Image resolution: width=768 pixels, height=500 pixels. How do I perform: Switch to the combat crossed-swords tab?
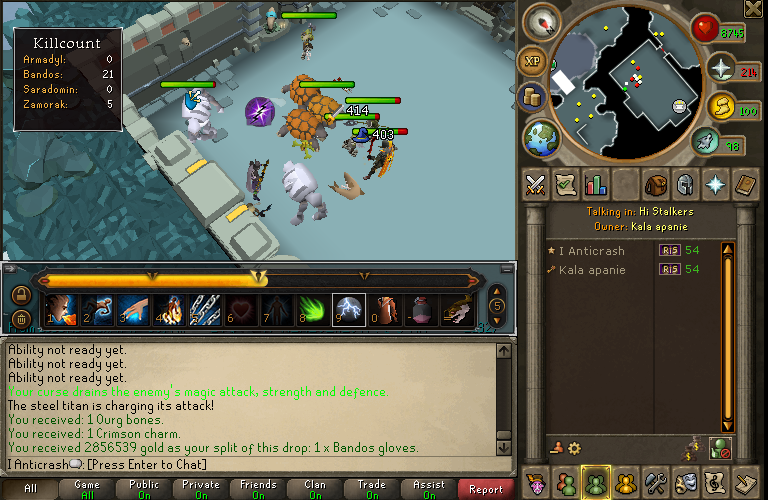click(536, 184)
